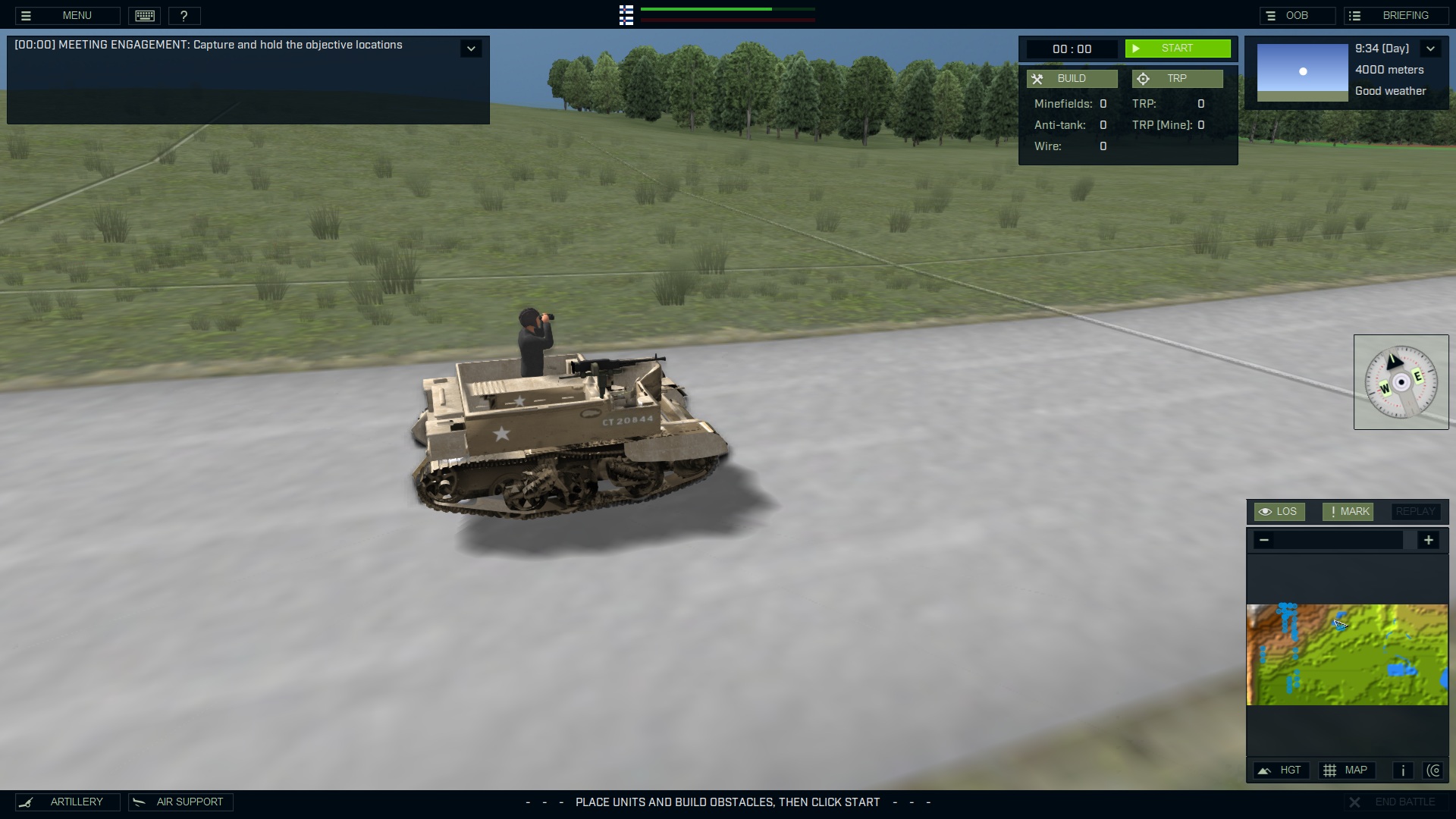The width and height of the screenshot is (1456, 819).
Task: Click the info icon in the minimap toolbar
Action: coord(1403,770)
